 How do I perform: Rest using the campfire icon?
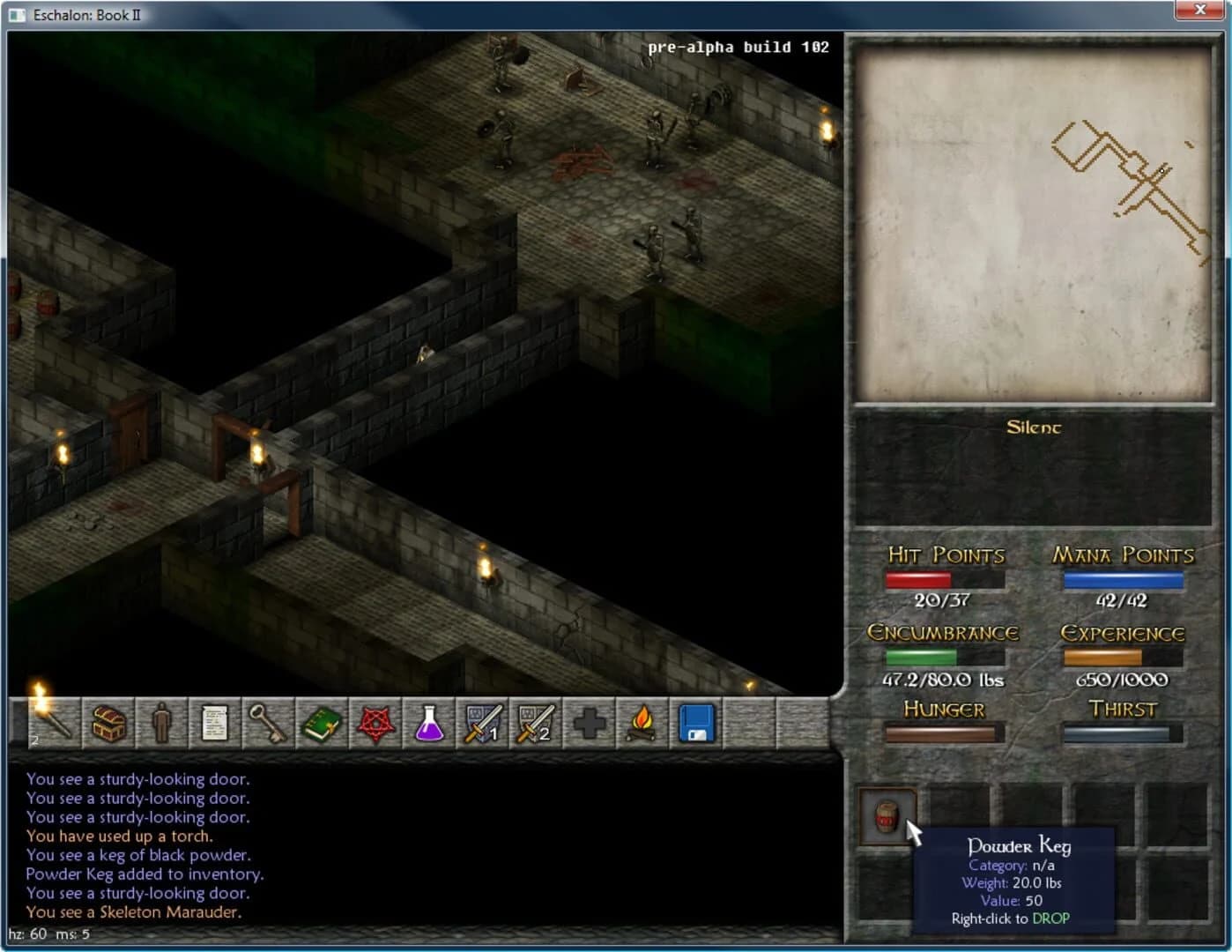(641, 723)
